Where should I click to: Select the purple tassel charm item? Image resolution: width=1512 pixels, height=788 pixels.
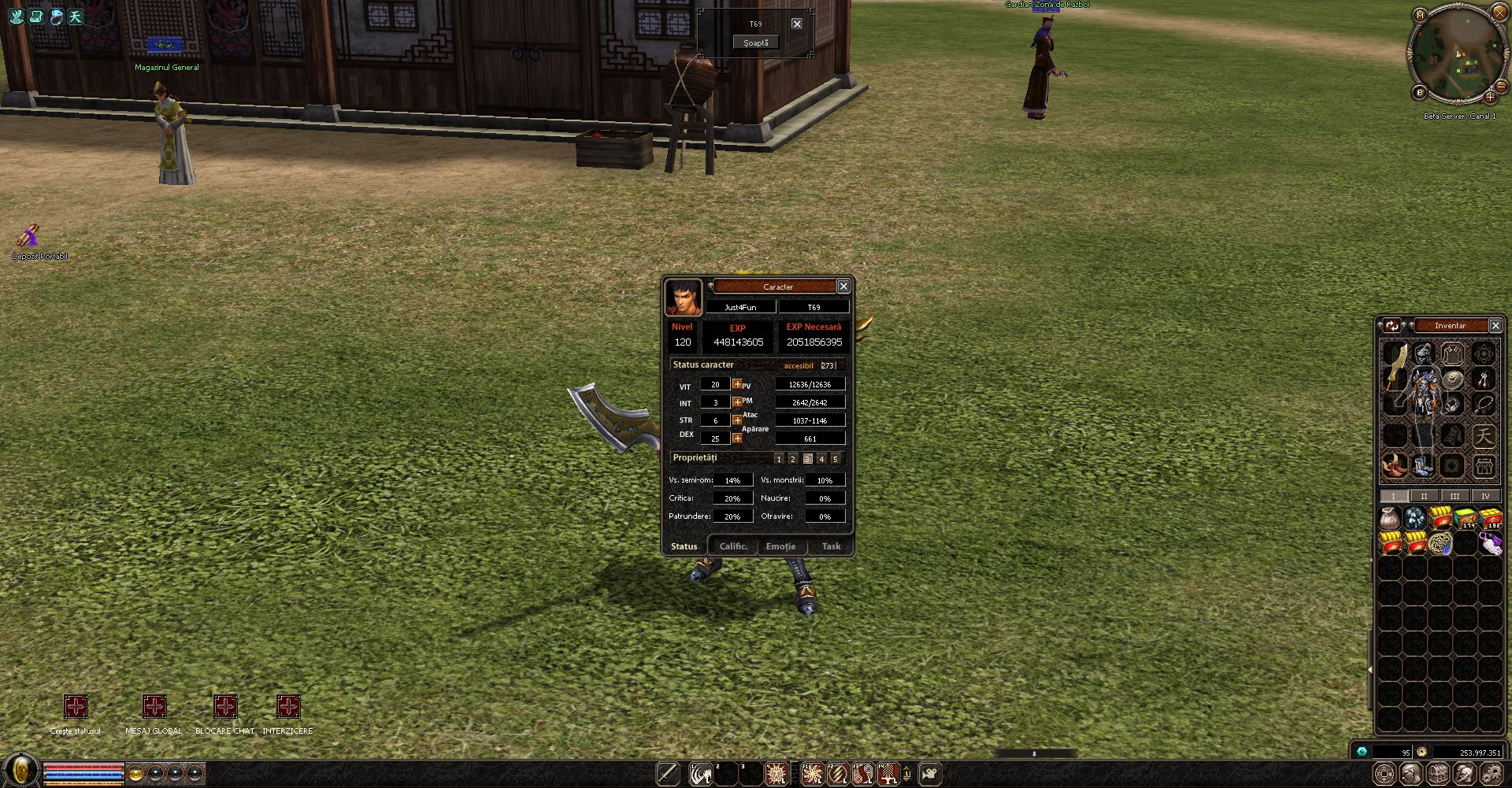(x=1491, y=543)
